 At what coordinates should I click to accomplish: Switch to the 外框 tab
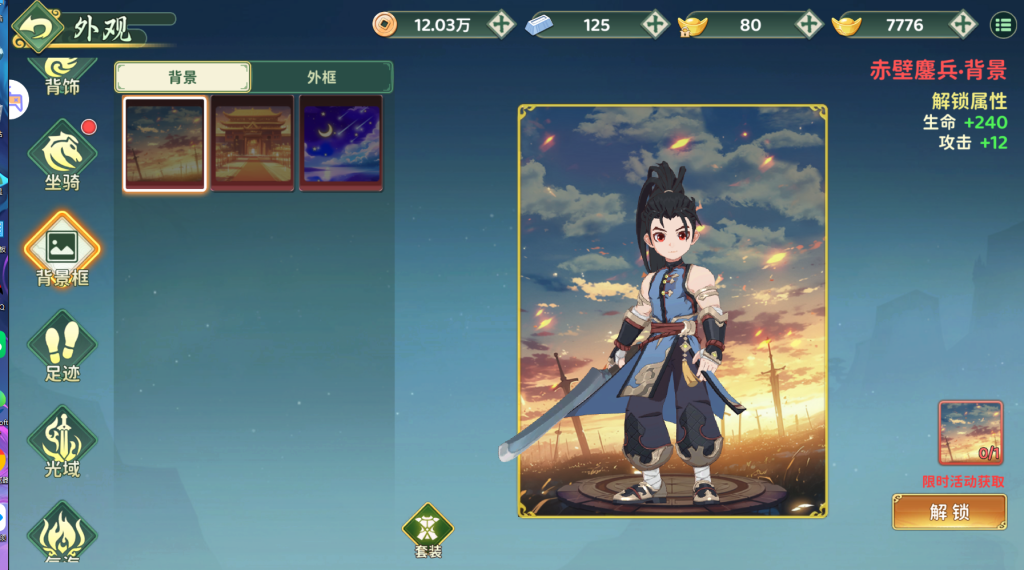coord(321,77)
